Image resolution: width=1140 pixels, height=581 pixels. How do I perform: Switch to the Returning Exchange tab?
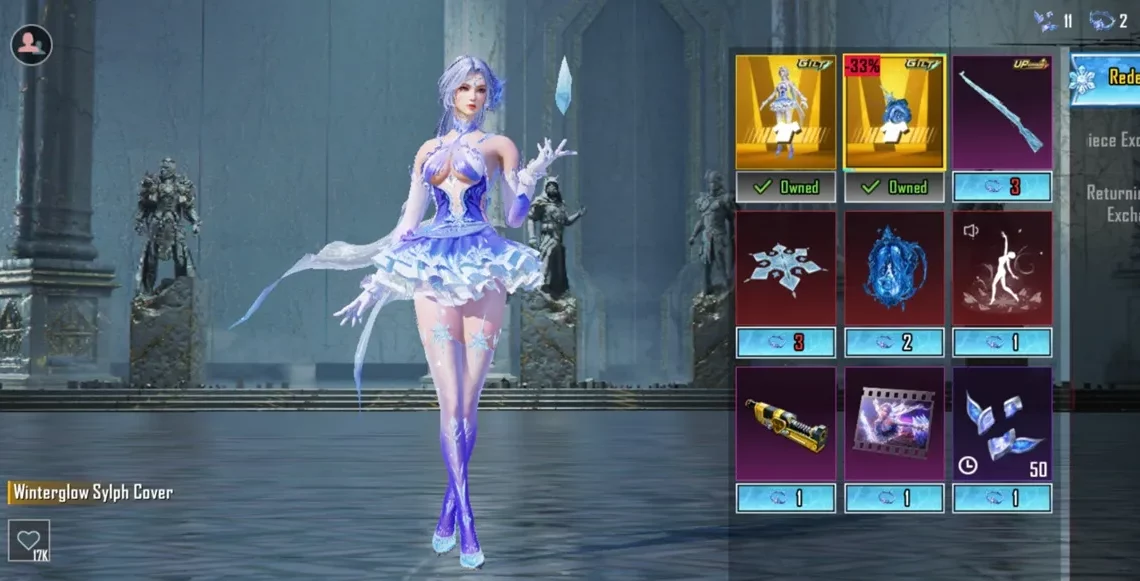pyautogui.click(x=1112, y=203)
